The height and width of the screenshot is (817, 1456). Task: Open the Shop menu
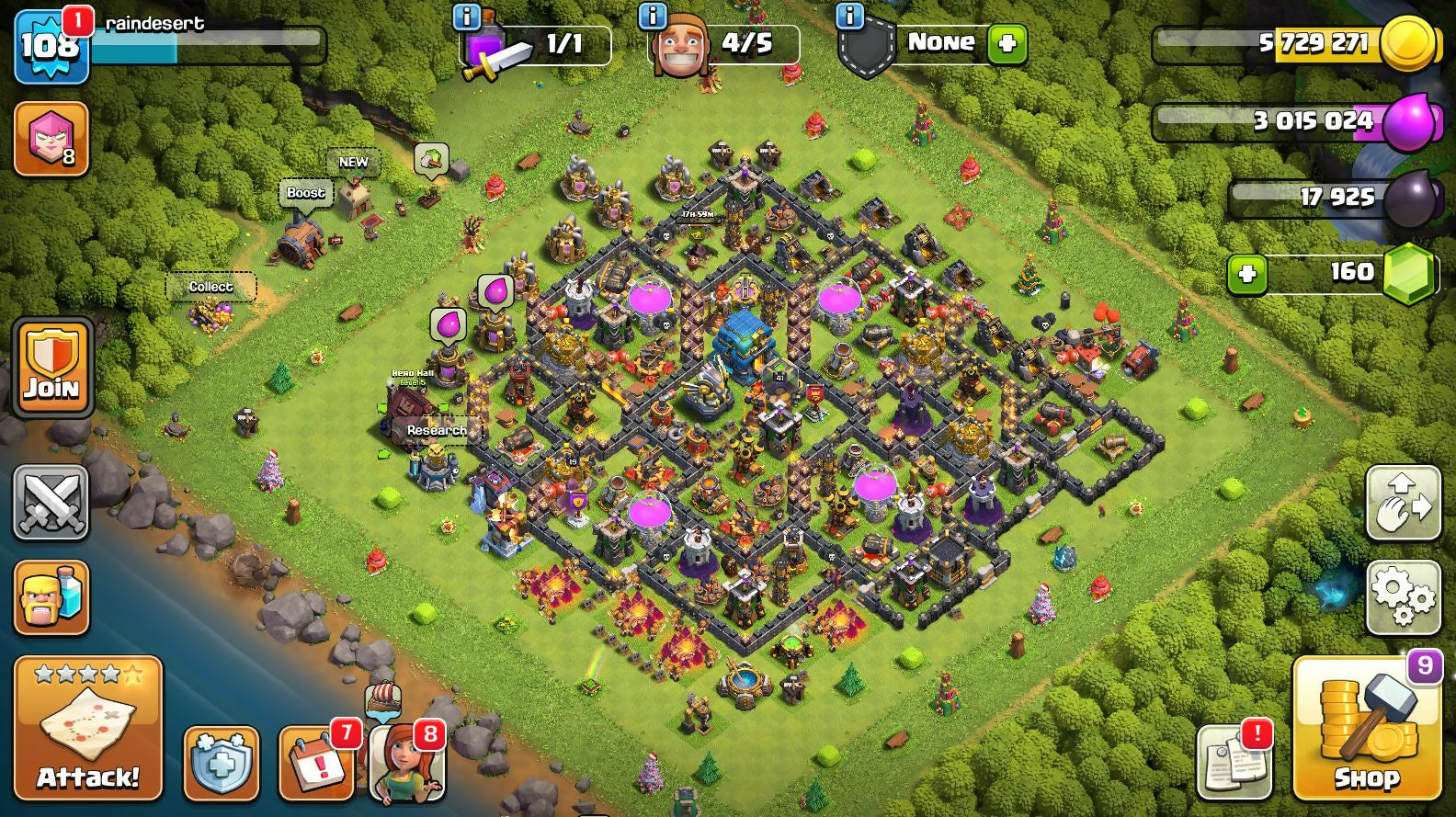[1366, 729]
